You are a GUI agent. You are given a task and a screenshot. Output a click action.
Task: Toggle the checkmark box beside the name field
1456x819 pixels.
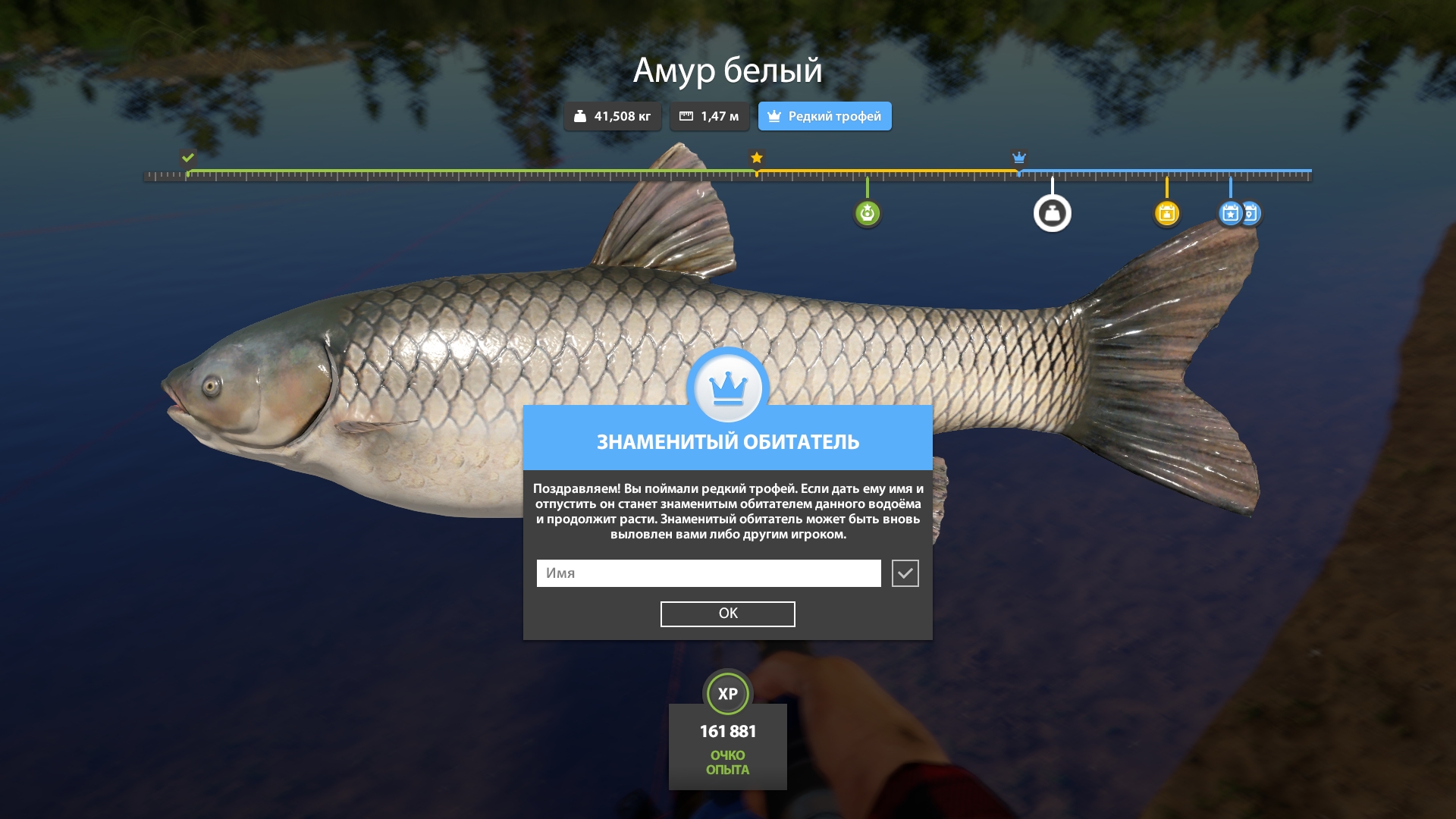click(x=905, y=573)
